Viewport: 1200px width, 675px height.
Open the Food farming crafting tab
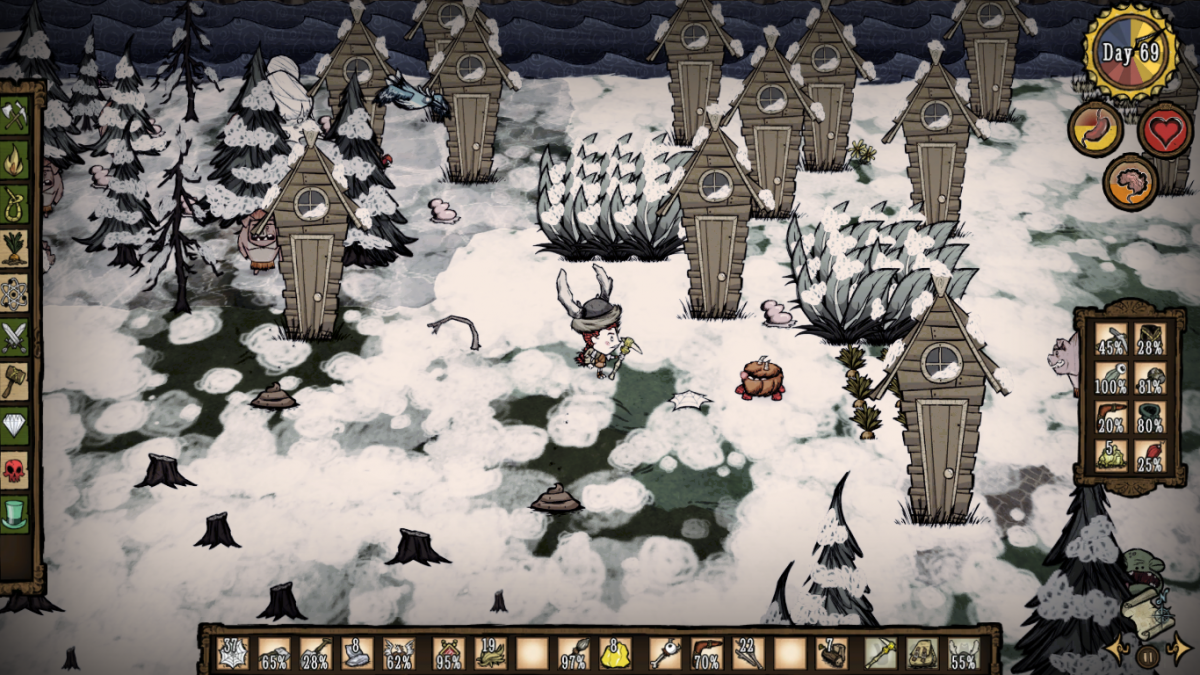(x=14, y=247)
